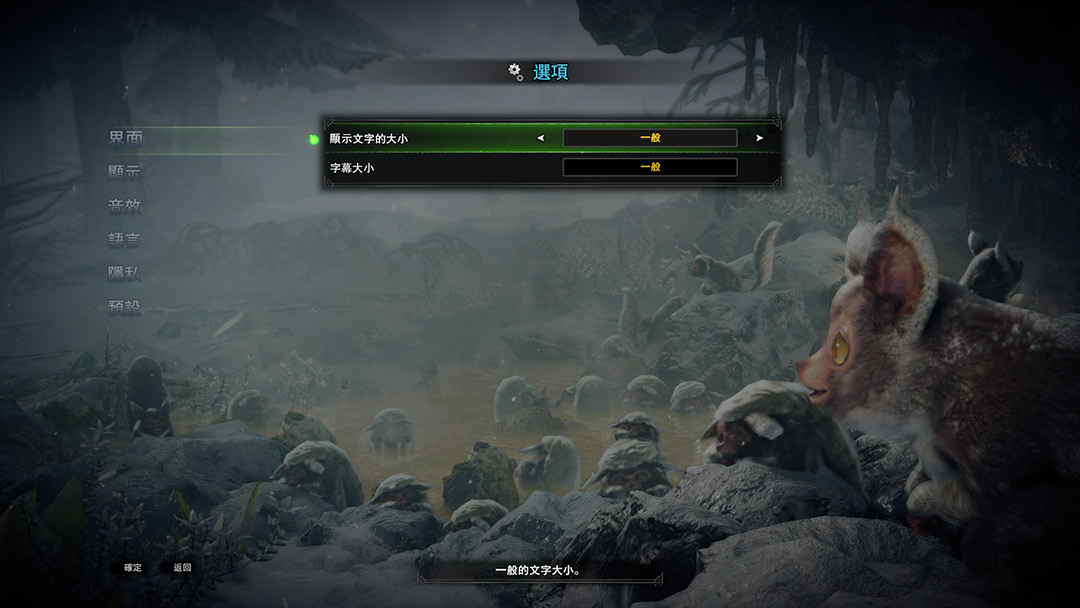Select the 界面 (Interface) category

click(125, 138)
